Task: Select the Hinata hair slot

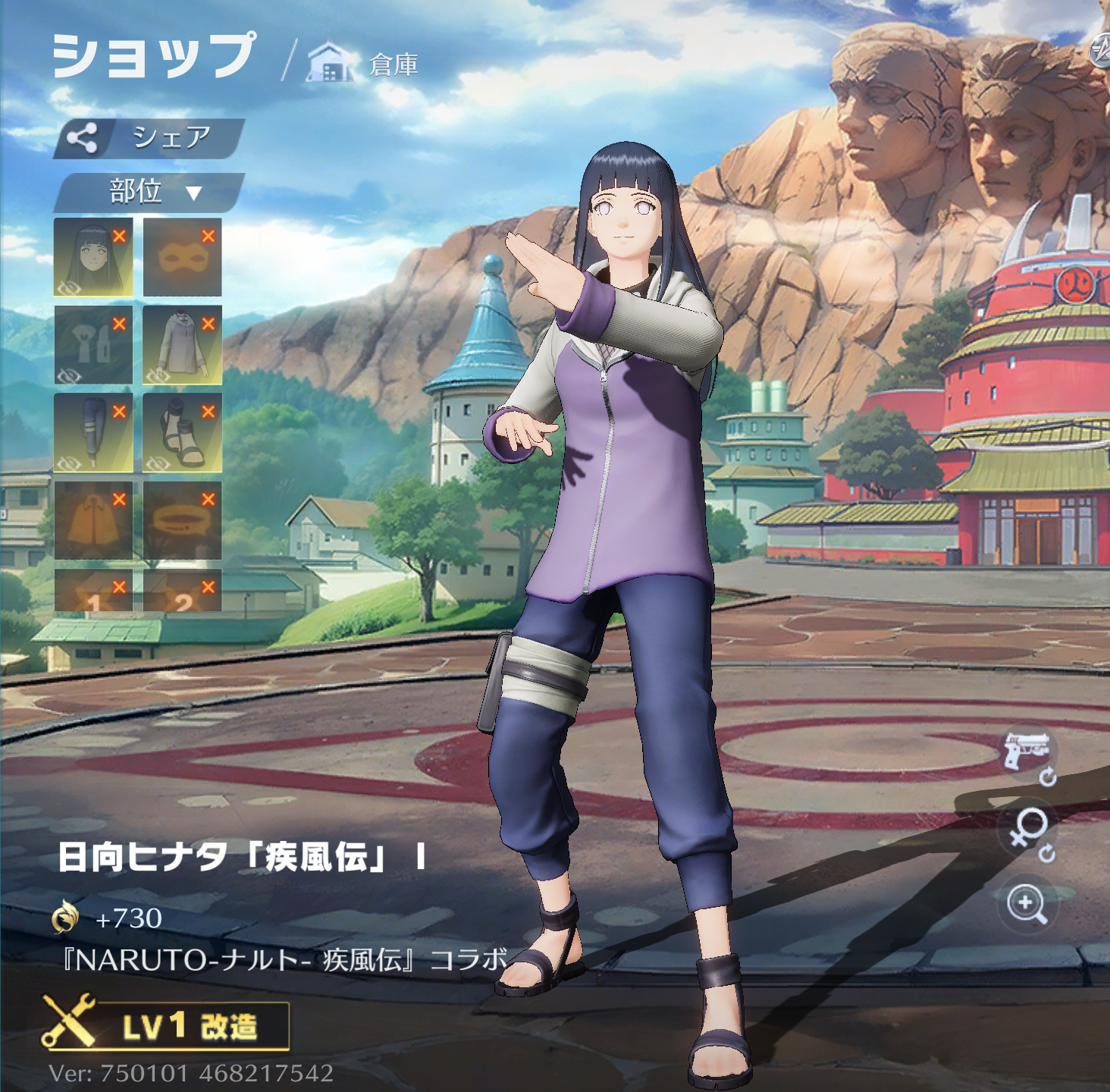Action: [x=93, y=257]
